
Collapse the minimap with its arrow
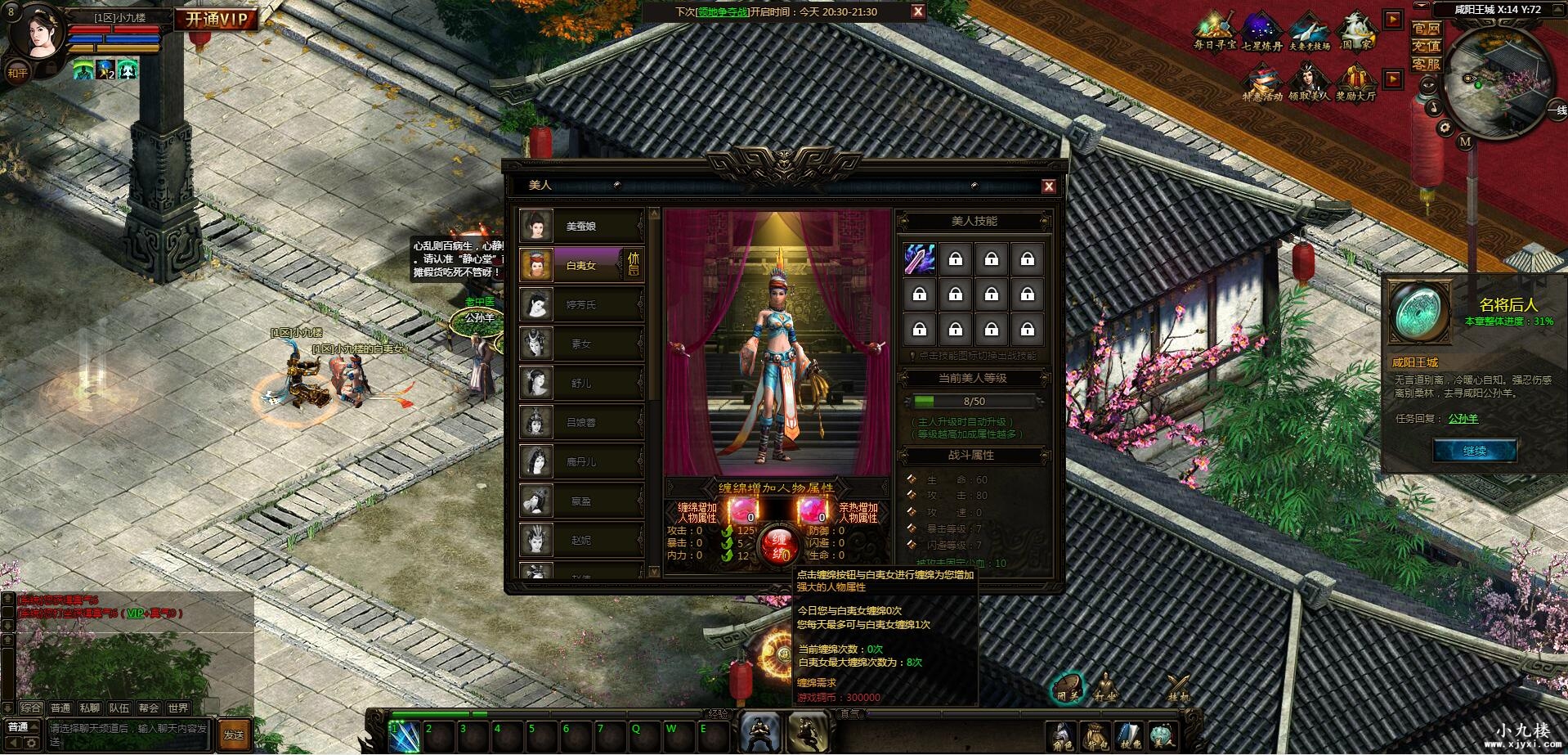point(1558,9)
